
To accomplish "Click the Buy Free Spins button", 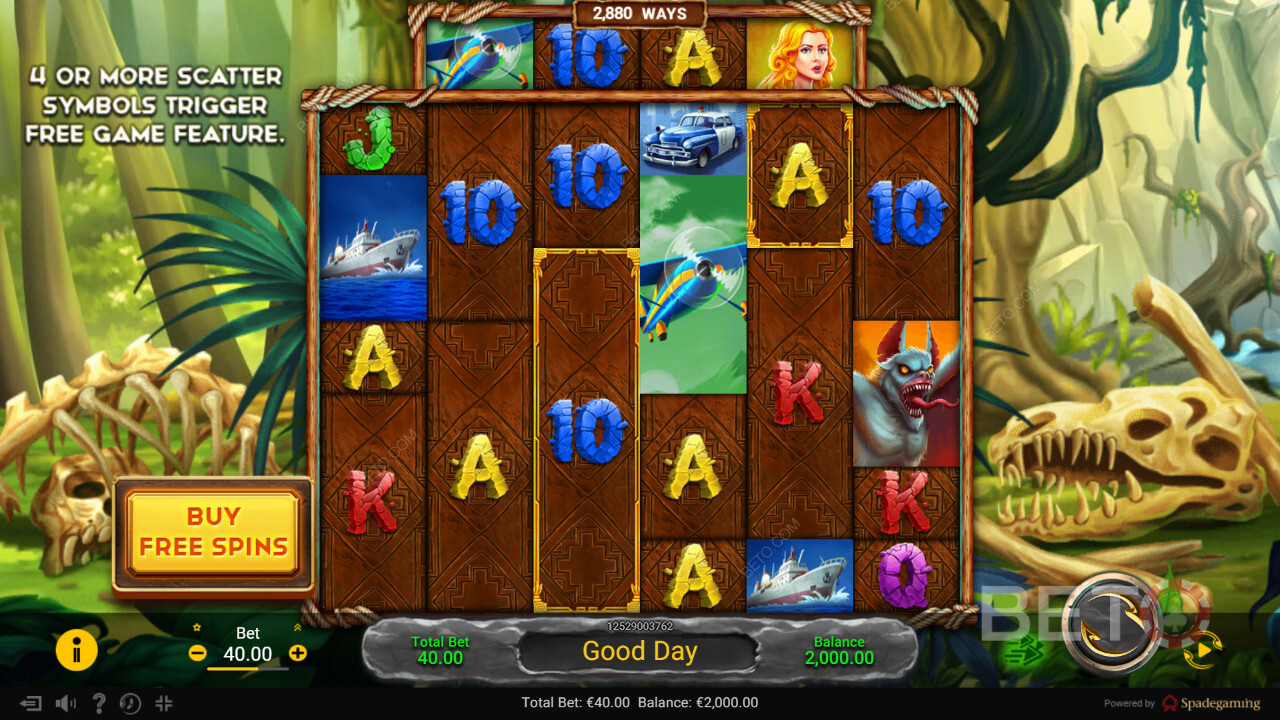I will click(213, 532).
